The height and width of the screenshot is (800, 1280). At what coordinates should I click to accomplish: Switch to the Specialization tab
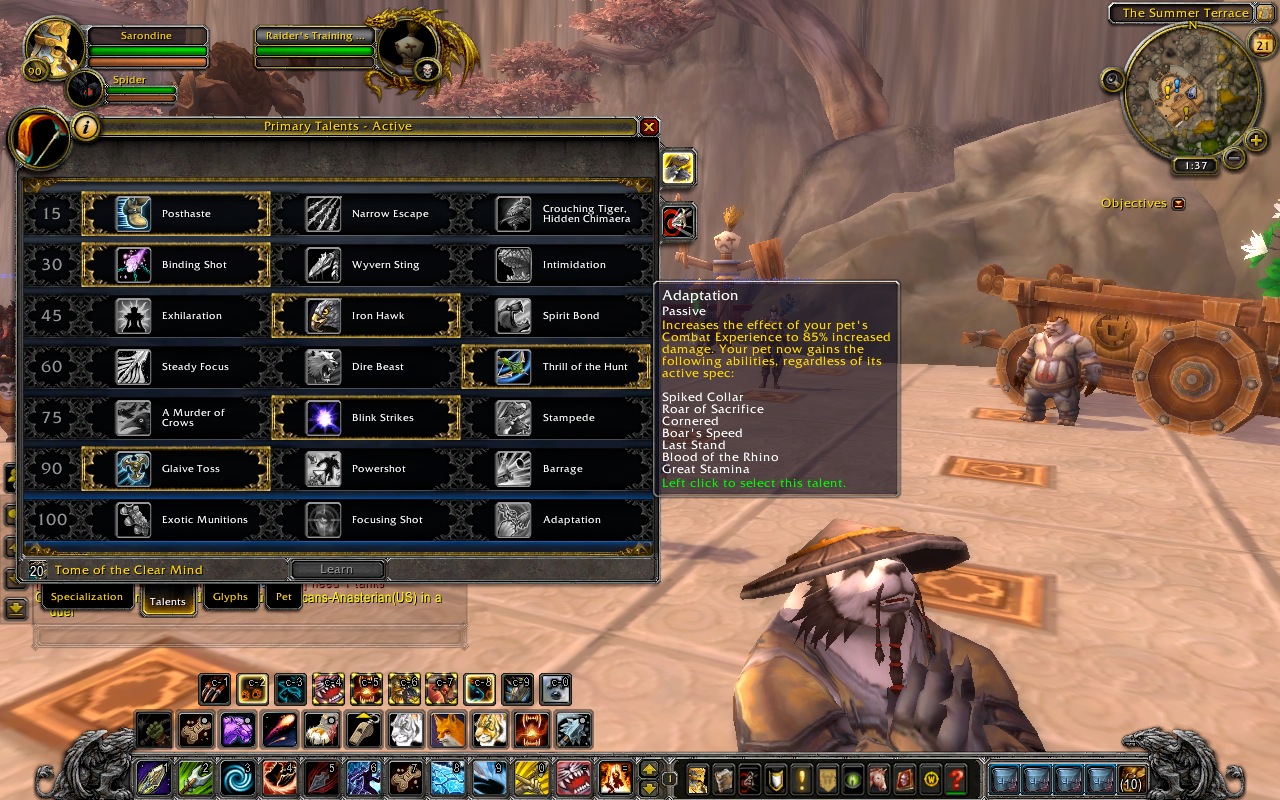pyautogui.click(x=87, y=597)
